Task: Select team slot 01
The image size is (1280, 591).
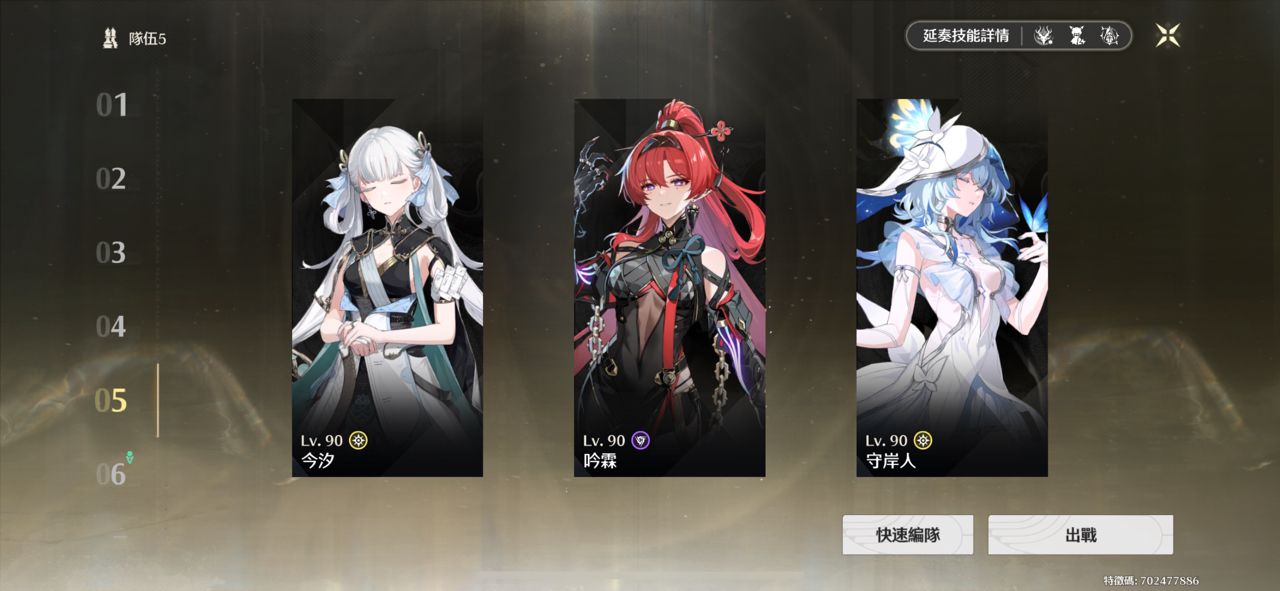Action: point(112,105)
